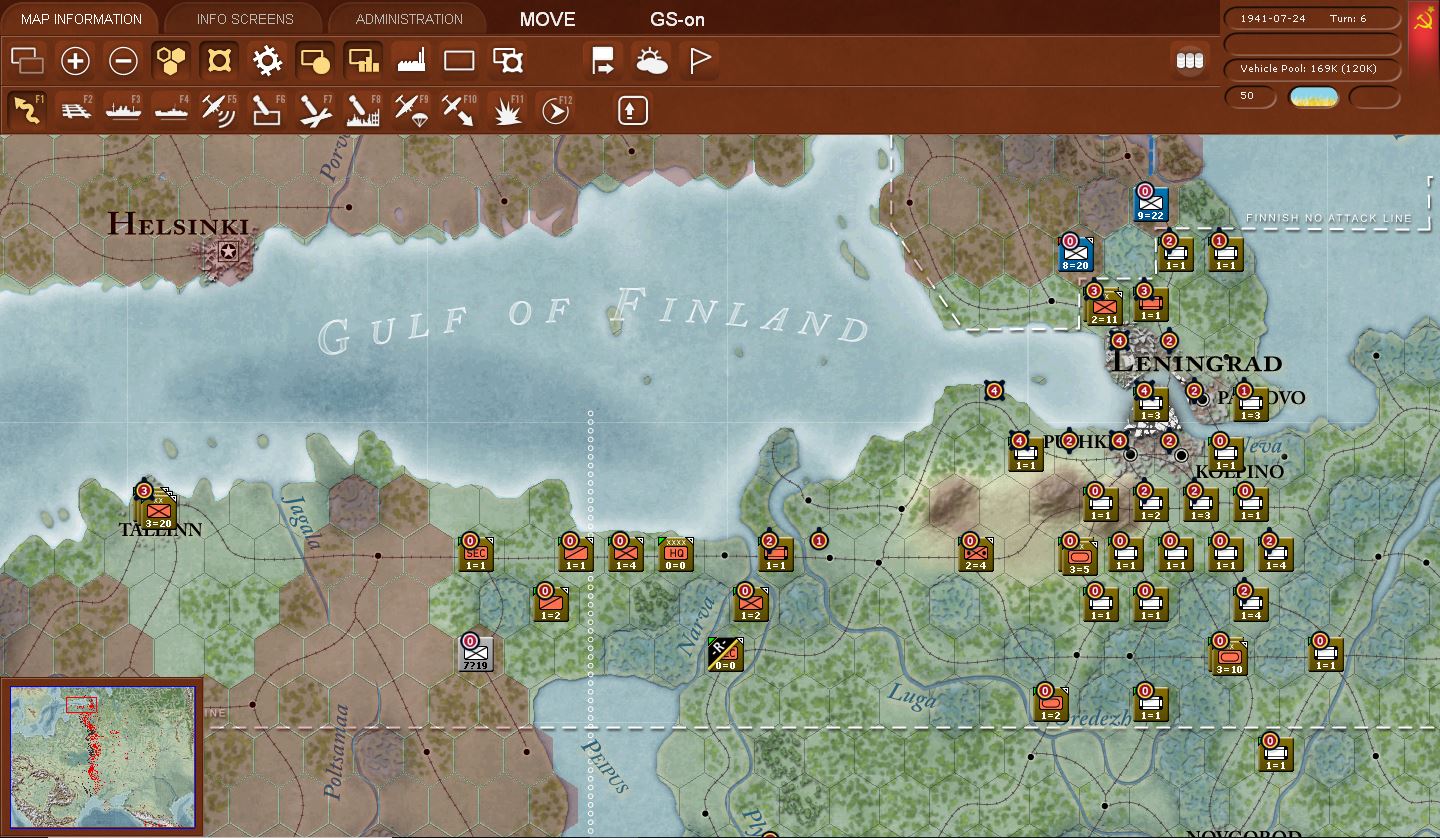Image resolution: width=1440 pixels, height=838 pixels.
Task: Zoom in on the map
Action: 75,61
